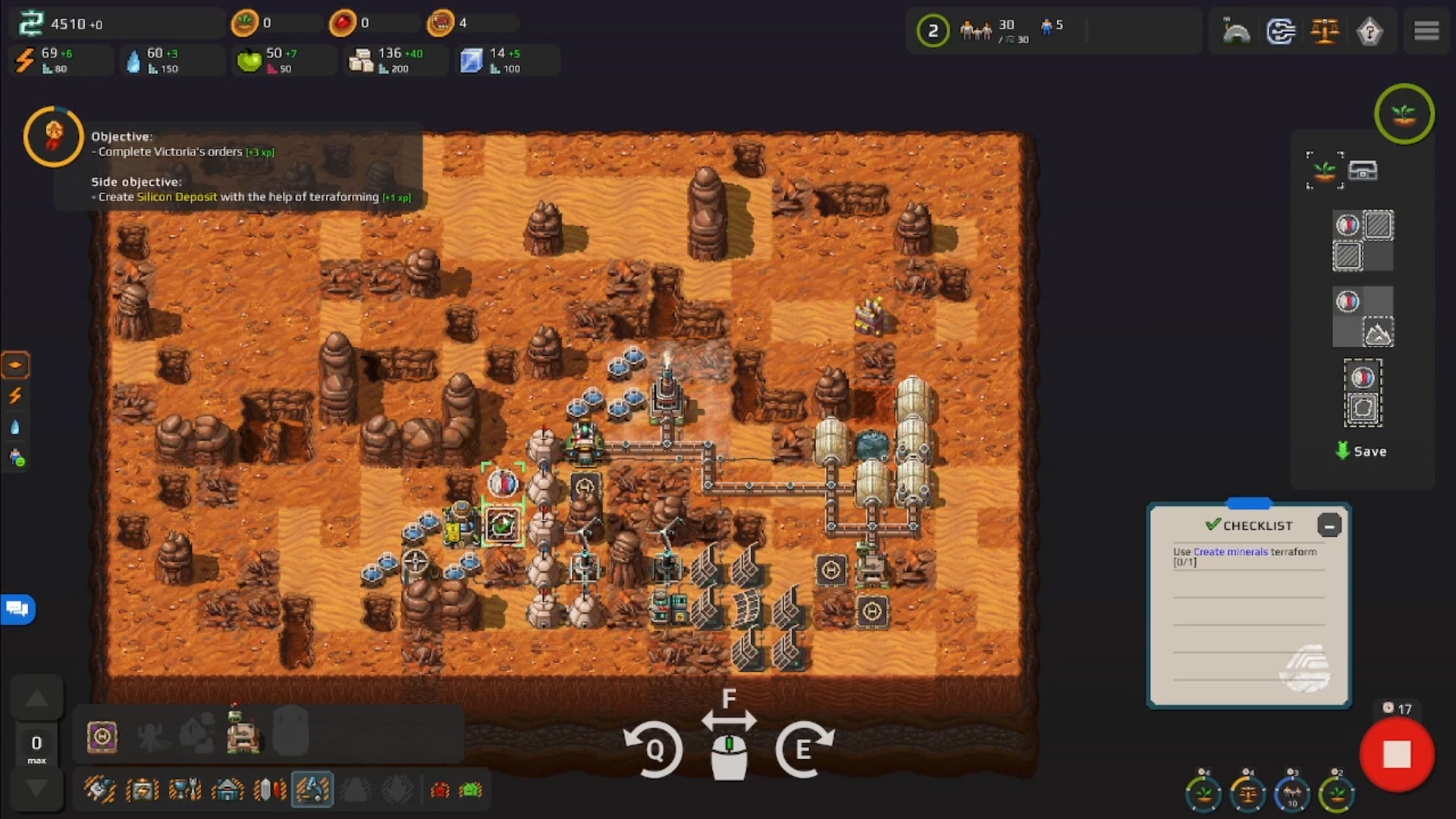Screen dimensions: 1456x819
Task: Open the blue chat bubble button
Action: click(17, 609)
